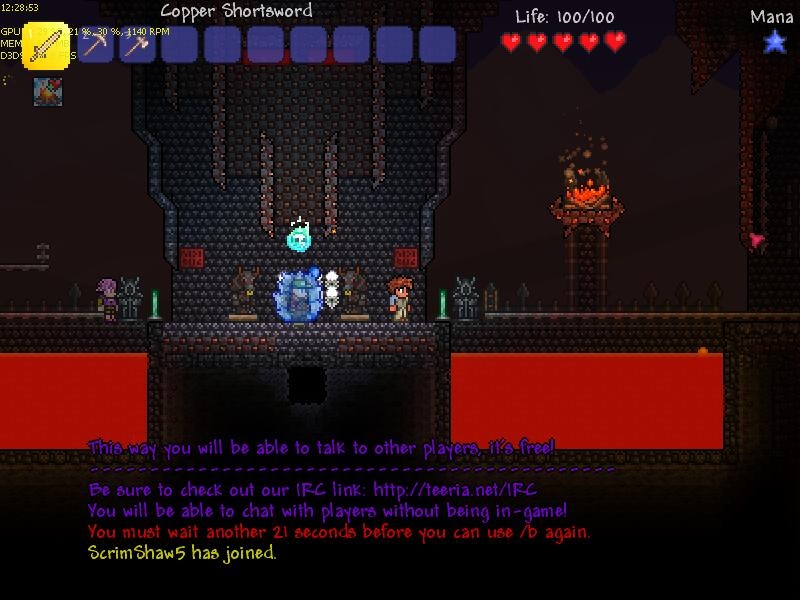The width and height of the screenshot is (800, 600).
Task: Click the campfire buff icon under the hotbar
Action: pos(47,91)
